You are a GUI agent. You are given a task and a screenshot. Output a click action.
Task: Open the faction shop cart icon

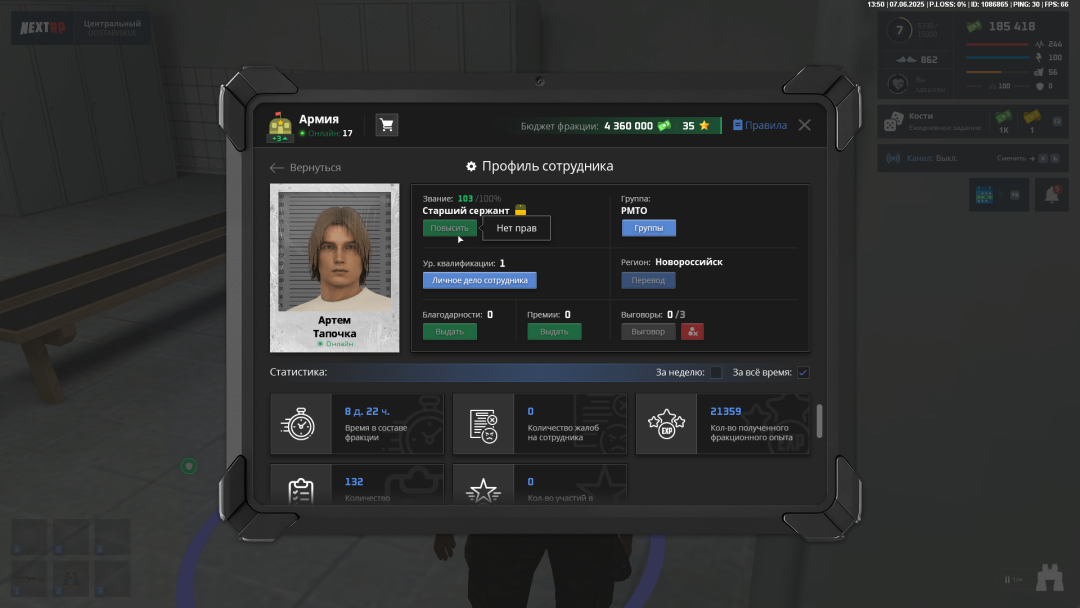click(x=386, y=125)
